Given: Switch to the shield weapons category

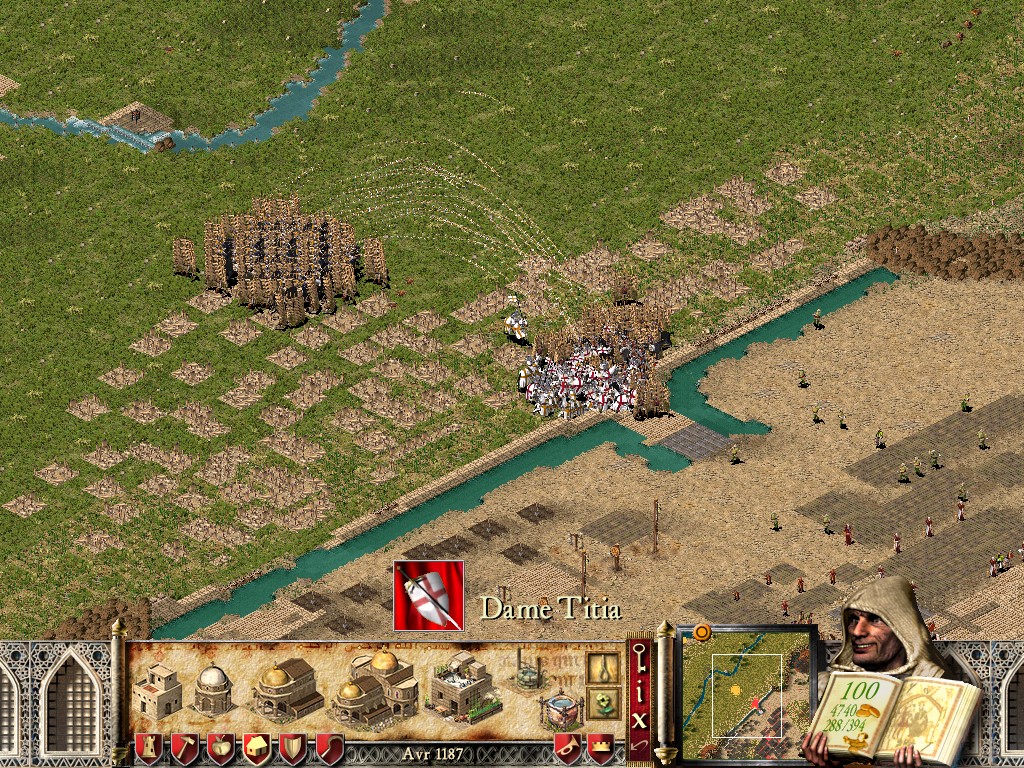Looking at the screenshot, I should pyautogui.click(x=293, y=748).
